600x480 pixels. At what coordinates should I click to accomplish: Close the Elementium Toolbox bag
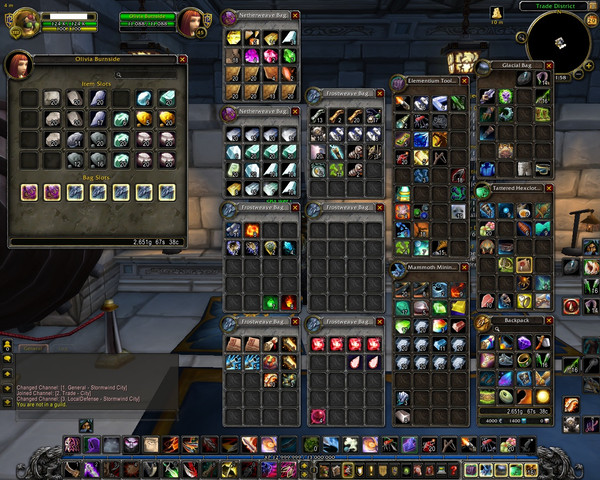[x=463, y=79]
